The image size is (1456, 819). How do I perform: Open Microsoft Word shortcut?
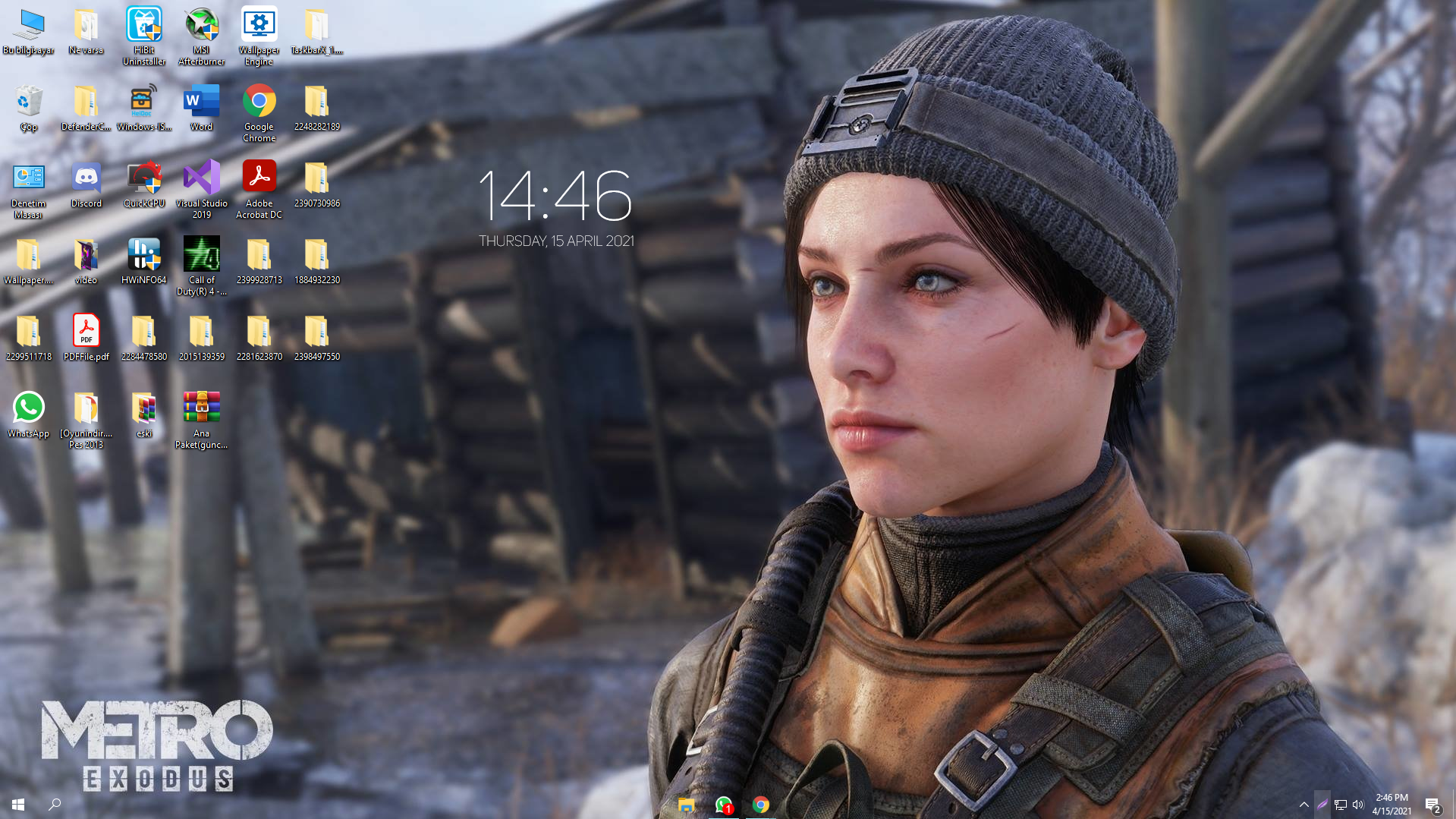[x=201, y=104]
